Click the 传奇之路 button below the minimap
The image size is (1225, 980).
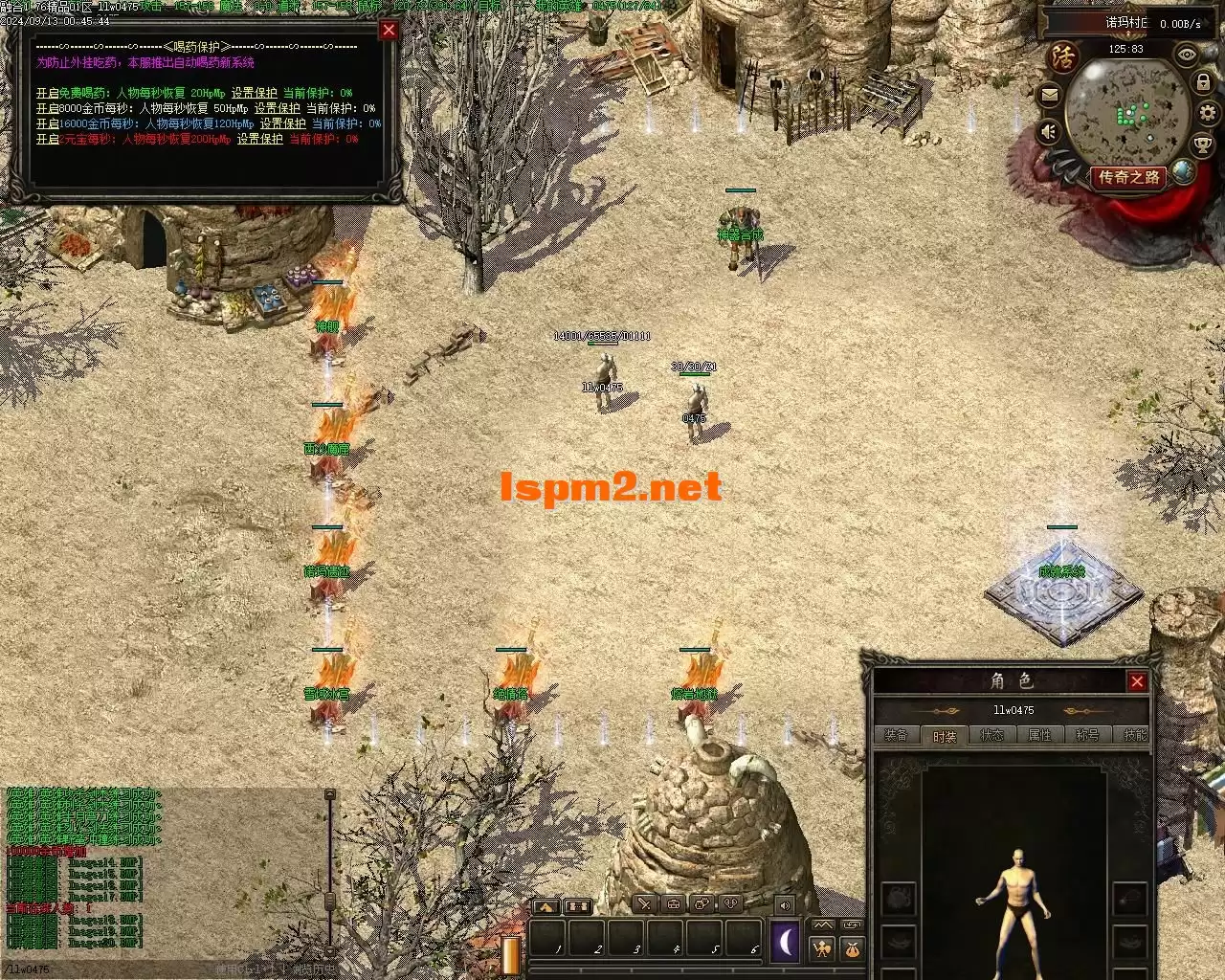[x=1129, y=177]
